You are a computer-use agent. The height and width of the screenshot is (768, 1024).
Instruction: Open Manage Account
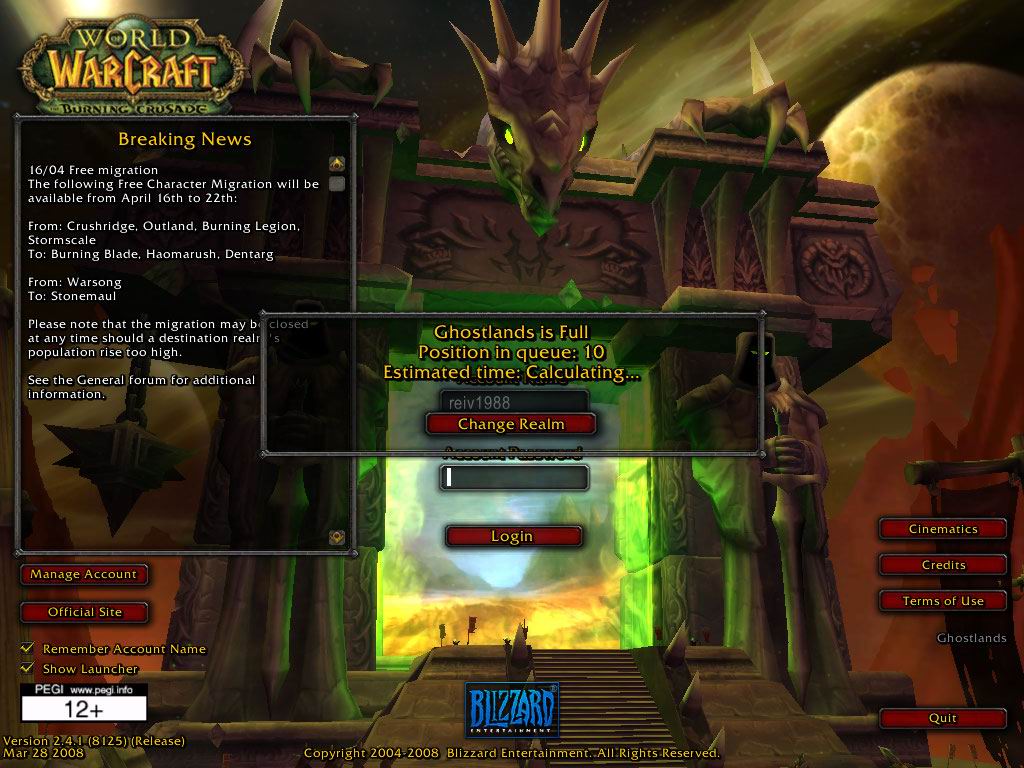point(83,575)
